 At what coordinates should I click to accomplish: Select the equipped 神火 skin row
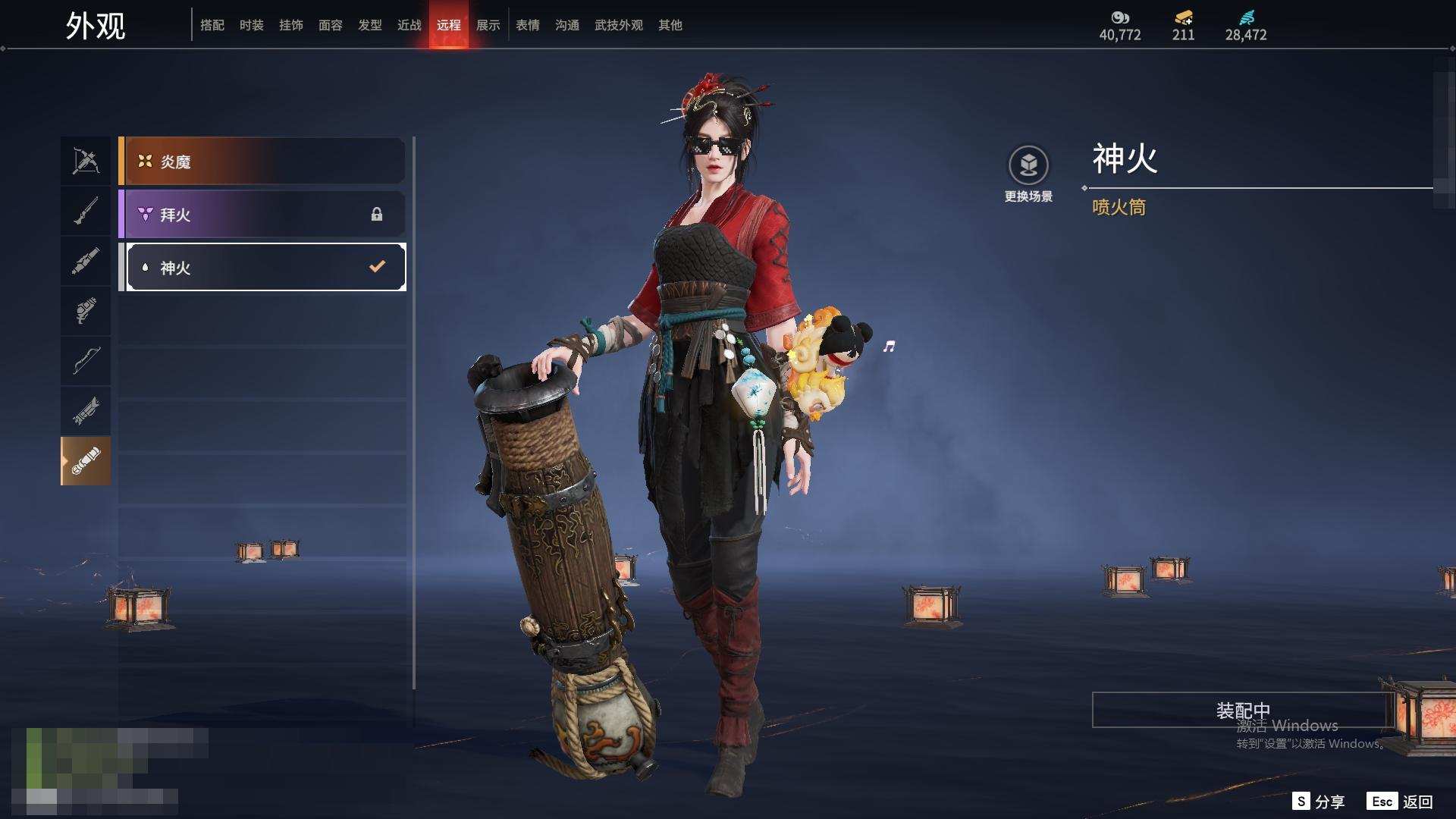(x=262, y=267)
